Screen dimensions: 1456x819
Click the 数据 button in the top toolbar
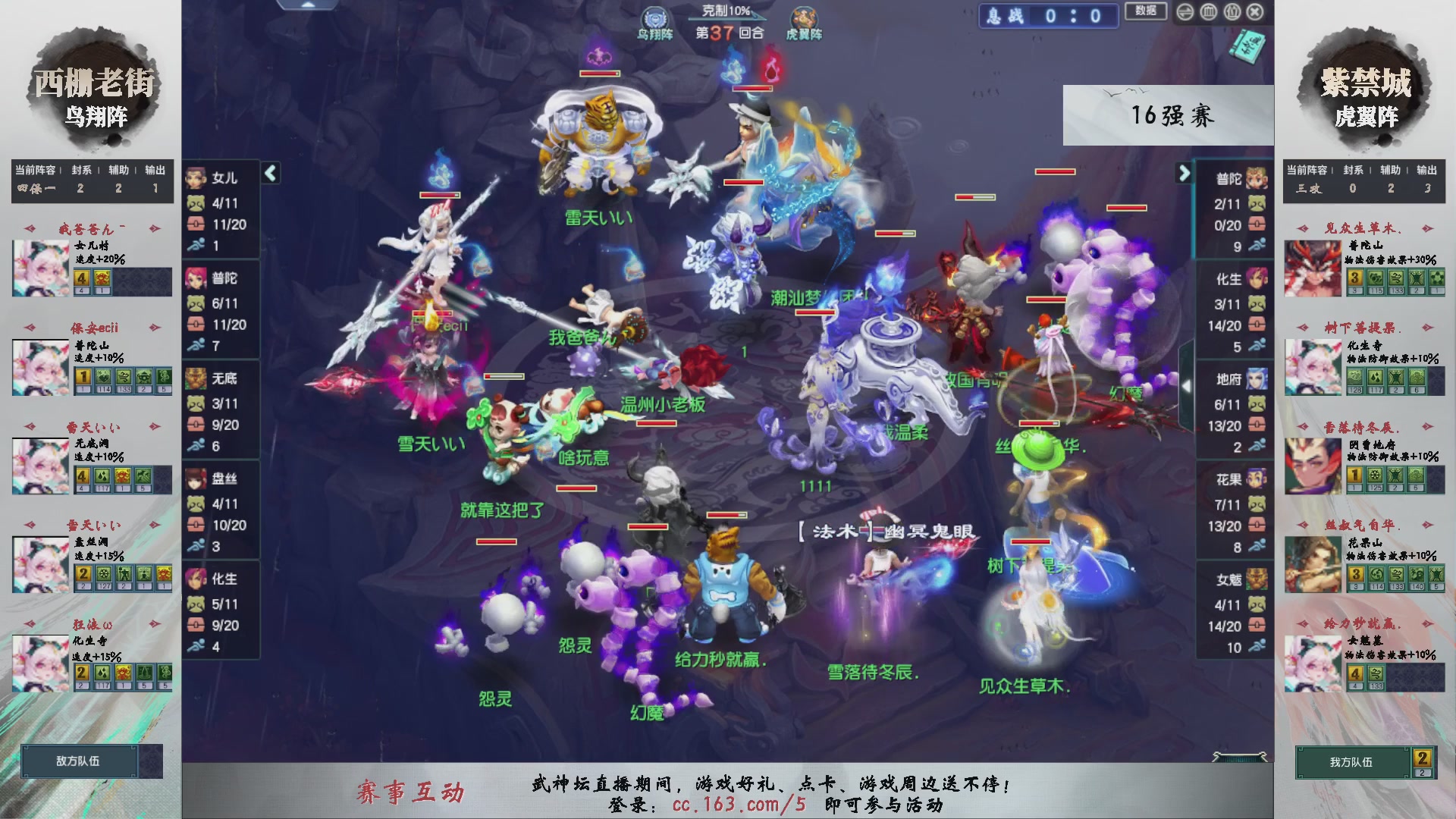click(1146, 13)
